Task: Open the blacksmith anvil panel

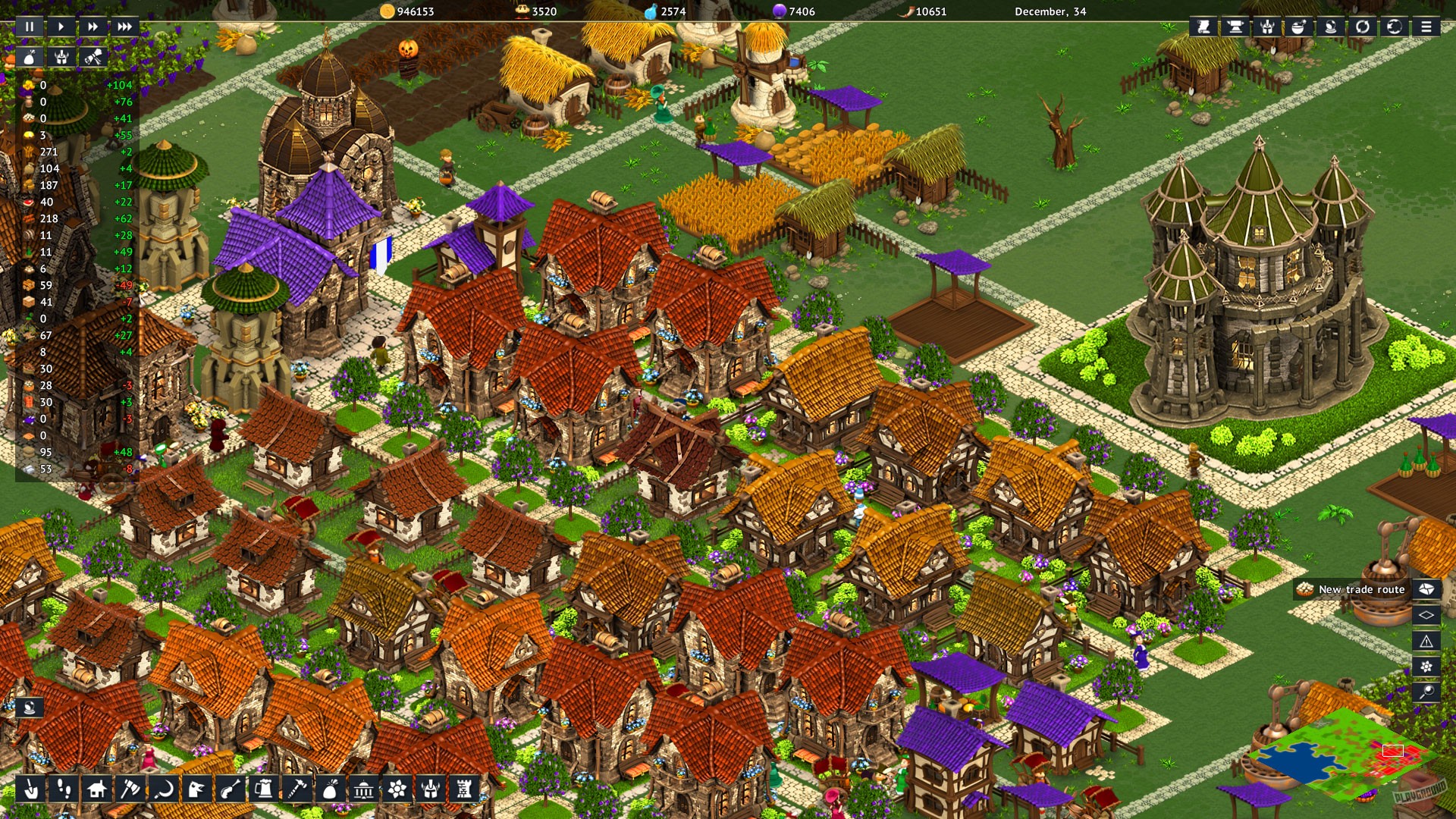Action: point(1235,27)
